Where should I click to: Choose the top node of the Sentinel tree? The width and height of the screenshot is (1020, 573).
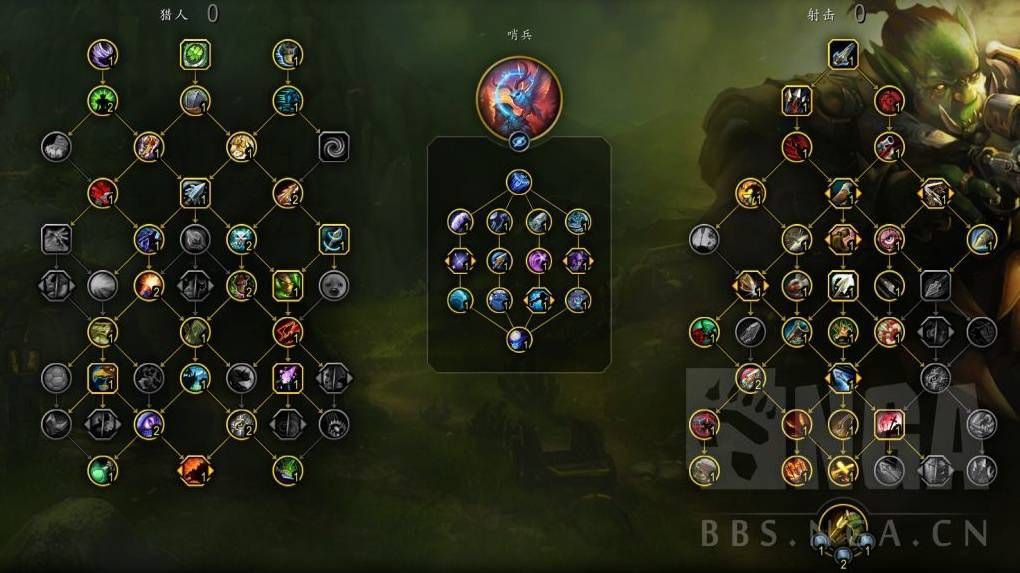[x=518, y=181]
